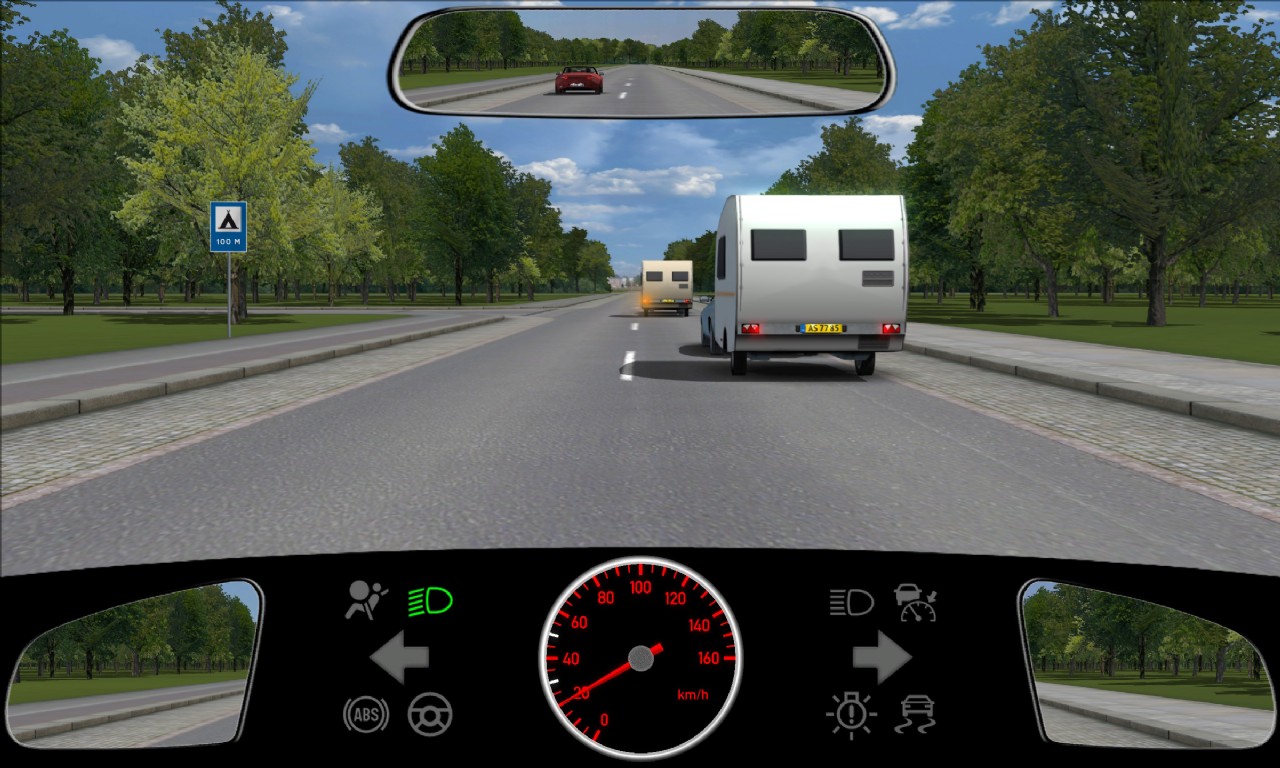The width and height of the screenshot is (1280, 768).
Task: Check the rear-view mirror at the top
Action: (641, 62)
